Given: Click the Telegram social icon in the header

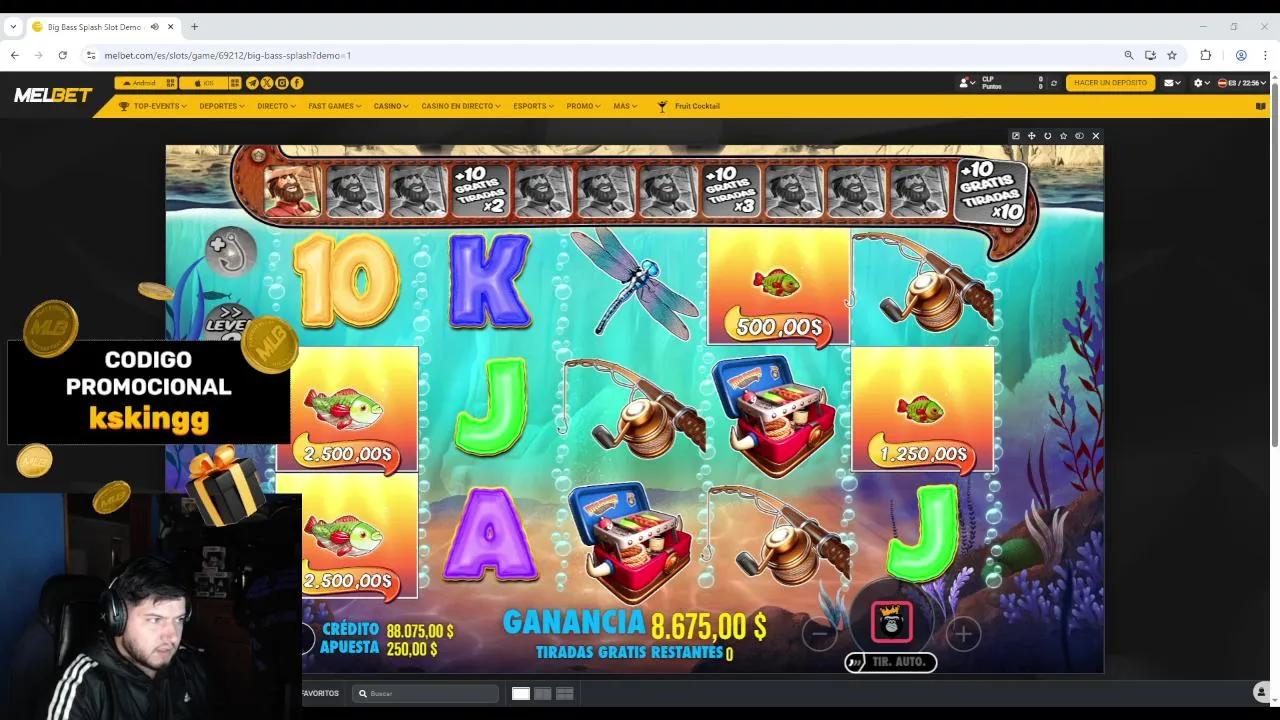Looking at the screenshot, I should click(x=252, y=83).
